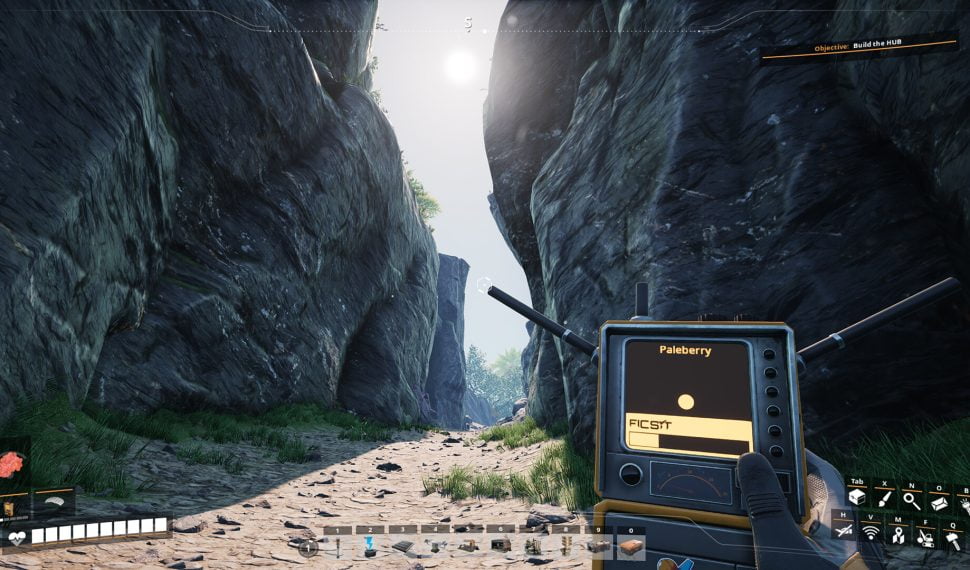The image size is (970, 570).
Task: Select the resource scanner signal icon
Action: pyautogui.click(x=870, y=532)
